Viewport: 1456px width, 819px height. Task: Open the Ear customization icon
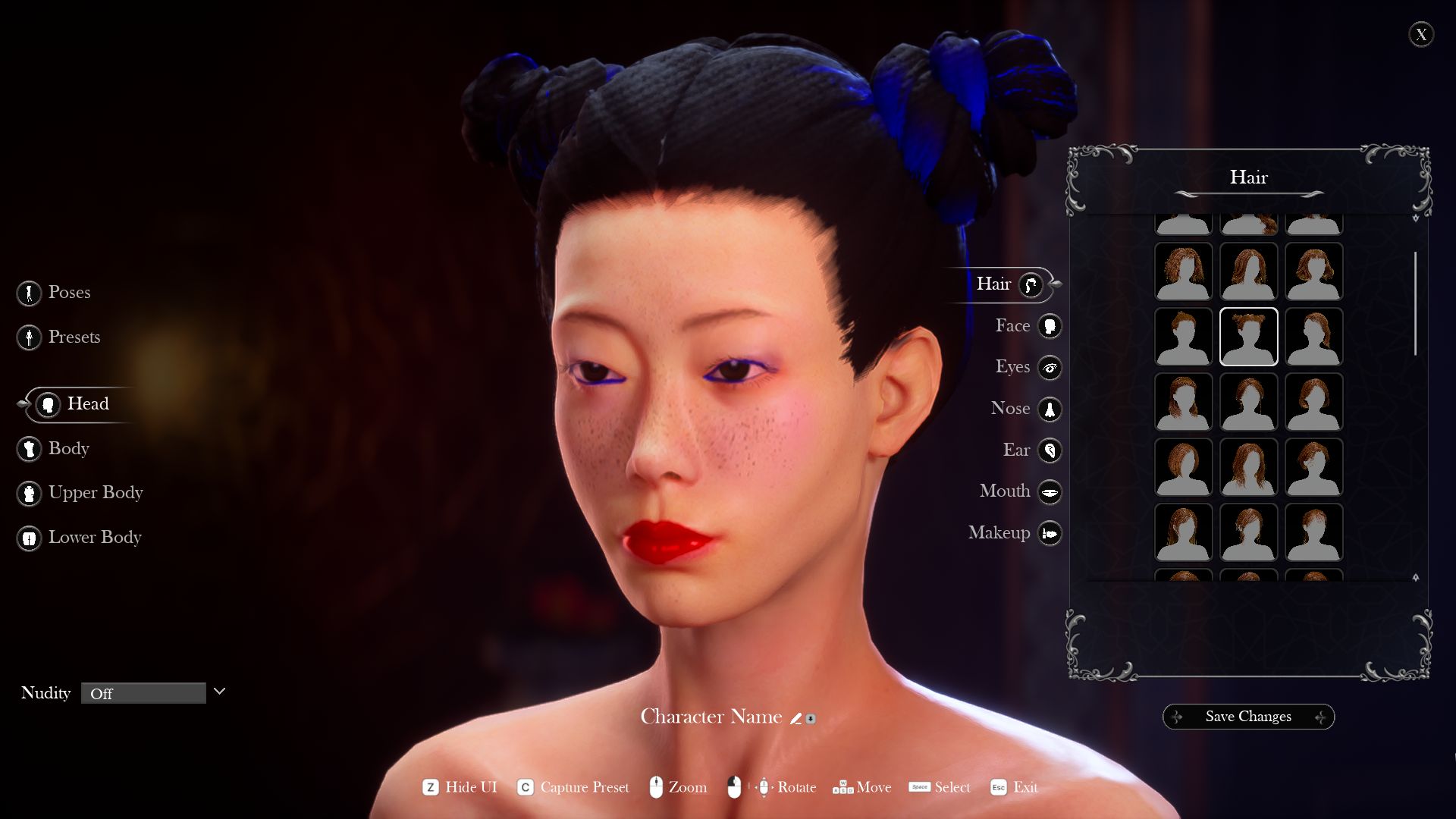point(1050,450)
